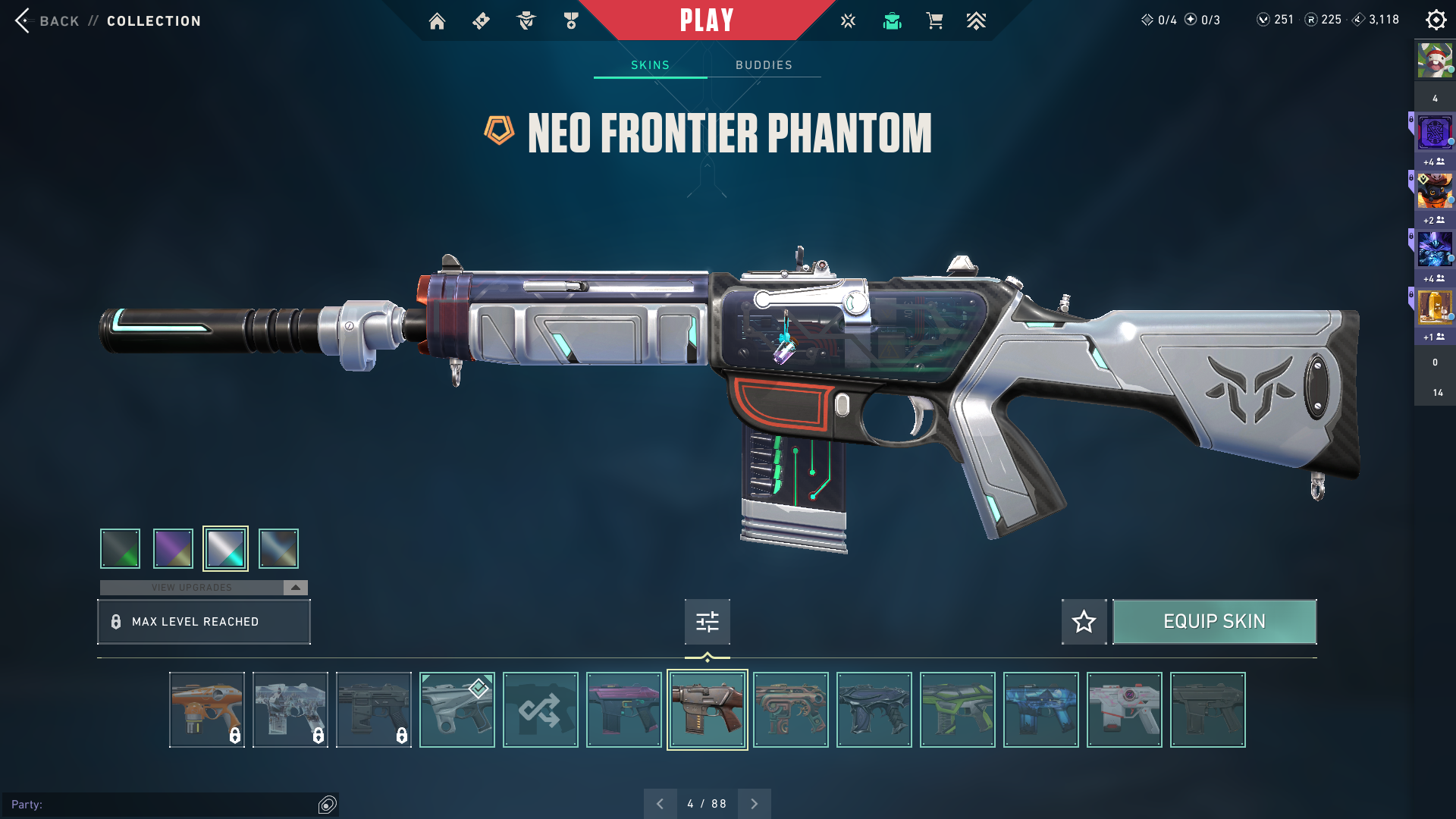1456x819 pixels.
Task: Select the Skins tab
Action: 650,65
